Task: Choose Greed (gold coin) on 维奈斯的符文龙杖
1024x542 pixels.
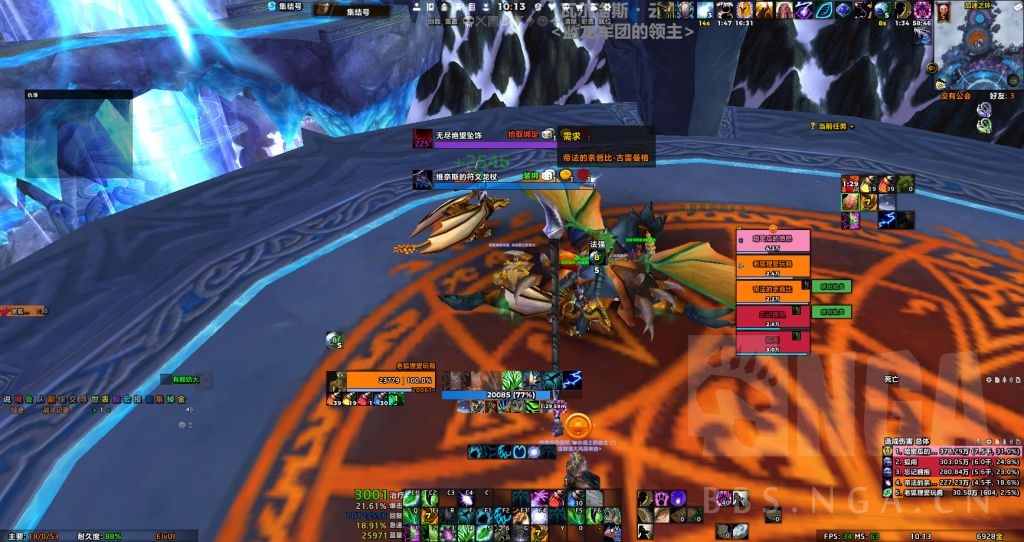Action: click(x=565, y=175)
